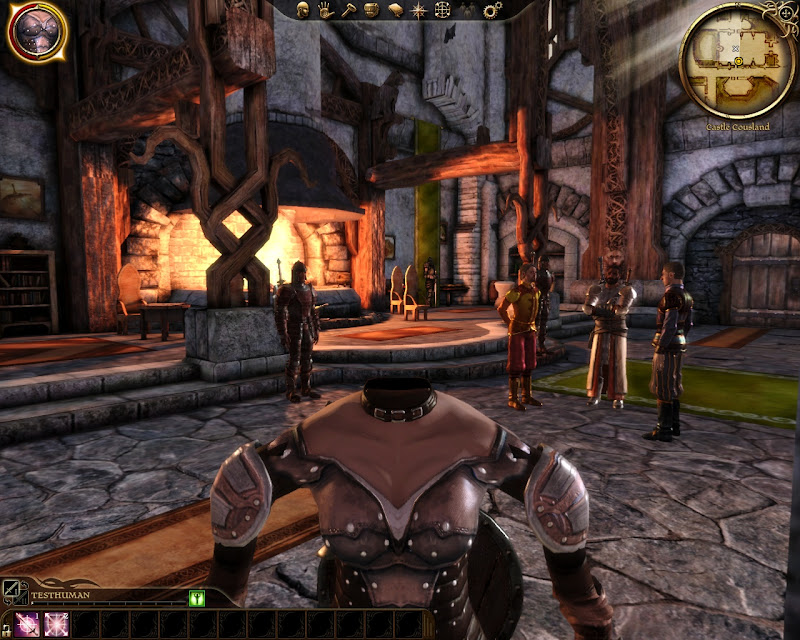Open the game menu gears icon
Screen dimensions: 800x640
pos(492,10)
